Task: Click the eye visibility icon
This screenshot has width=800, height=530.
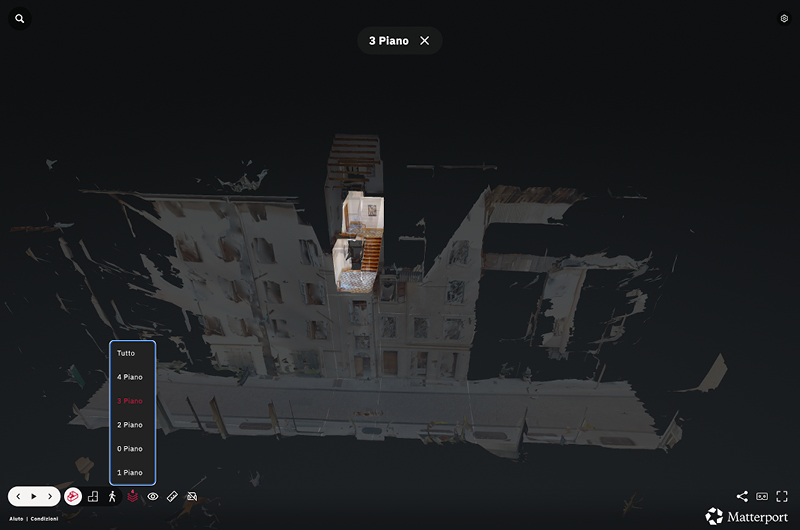Action: point(153,496)
